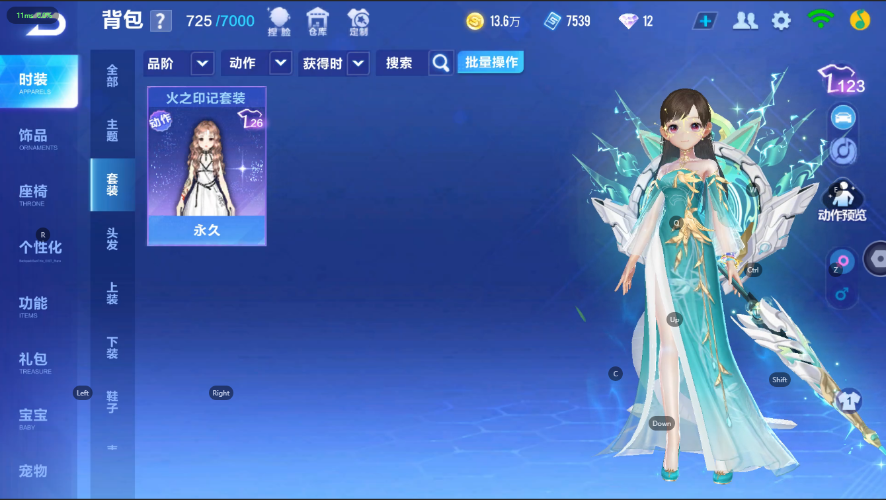886x500 pixels.
Task: Open the 定制 customize icon
Action: pyautogui.click(x=358, y=20)
